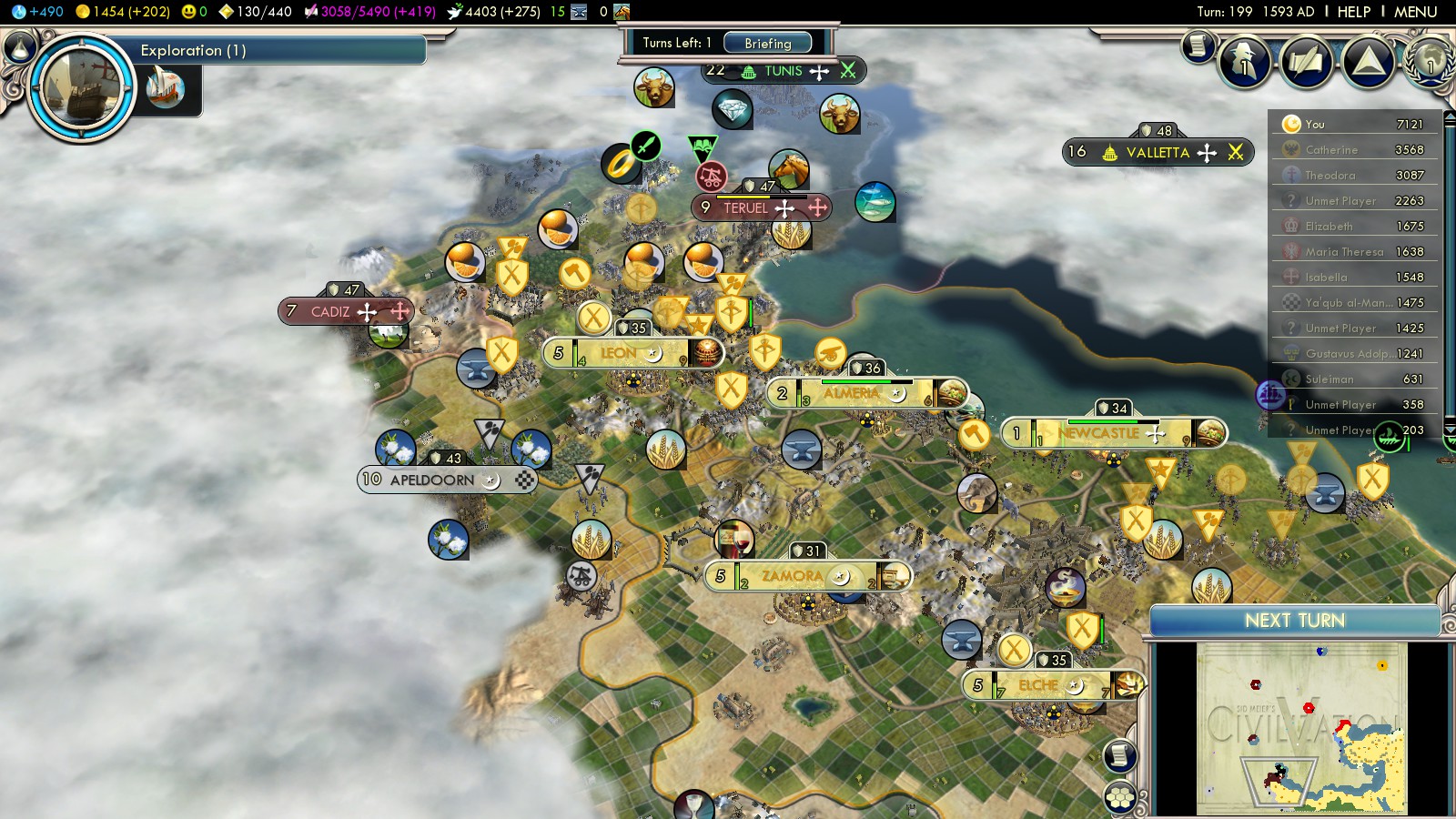Open the Newcastle city banner
This screenshot has height=819, width=1456.
click(1098, 434)
